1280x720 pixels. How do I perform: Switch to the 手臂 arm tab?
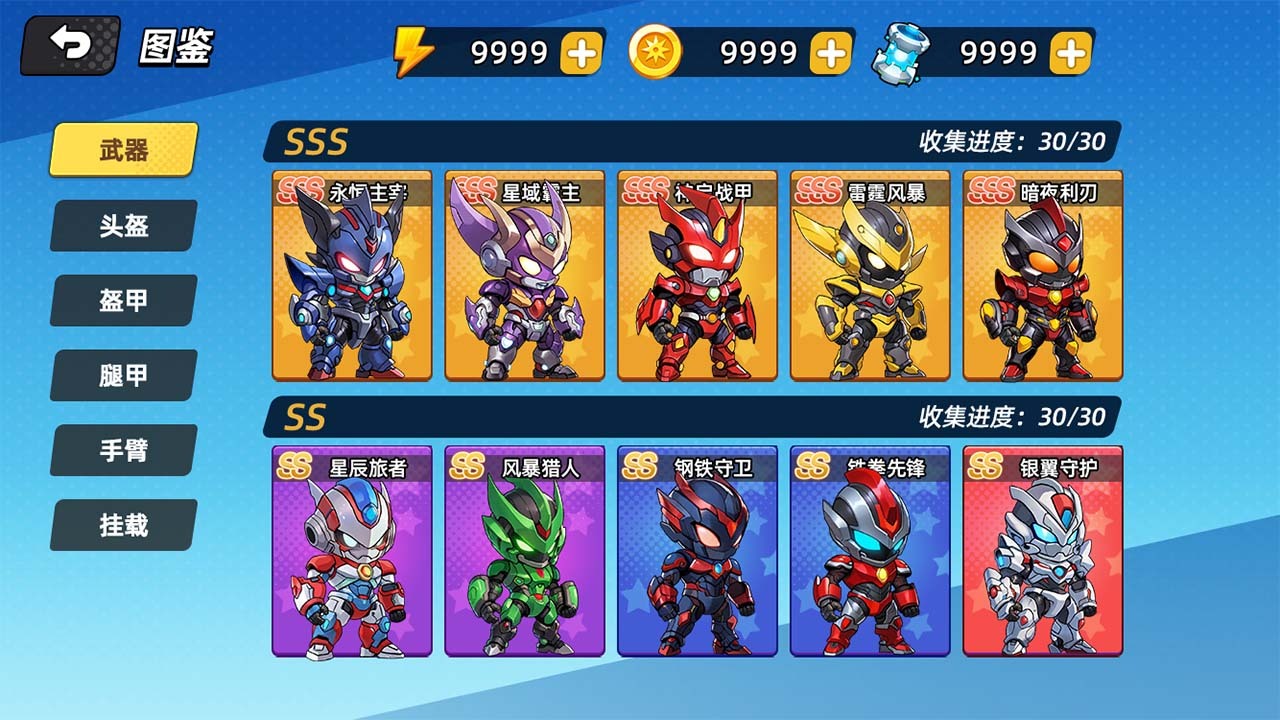point(121,451)
